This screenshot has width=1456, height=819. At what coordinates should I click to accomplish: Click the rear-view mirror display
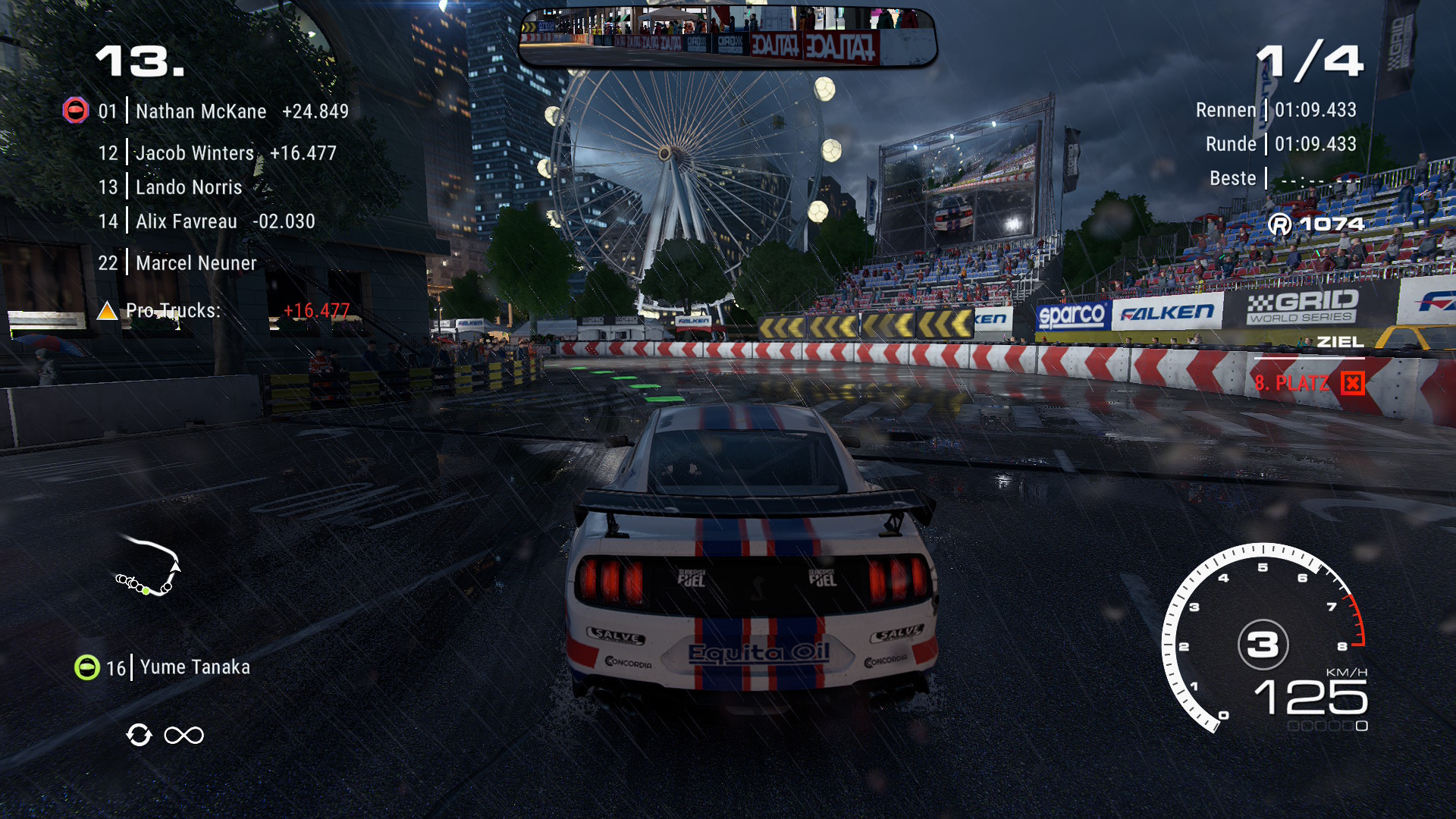(727, 38)
